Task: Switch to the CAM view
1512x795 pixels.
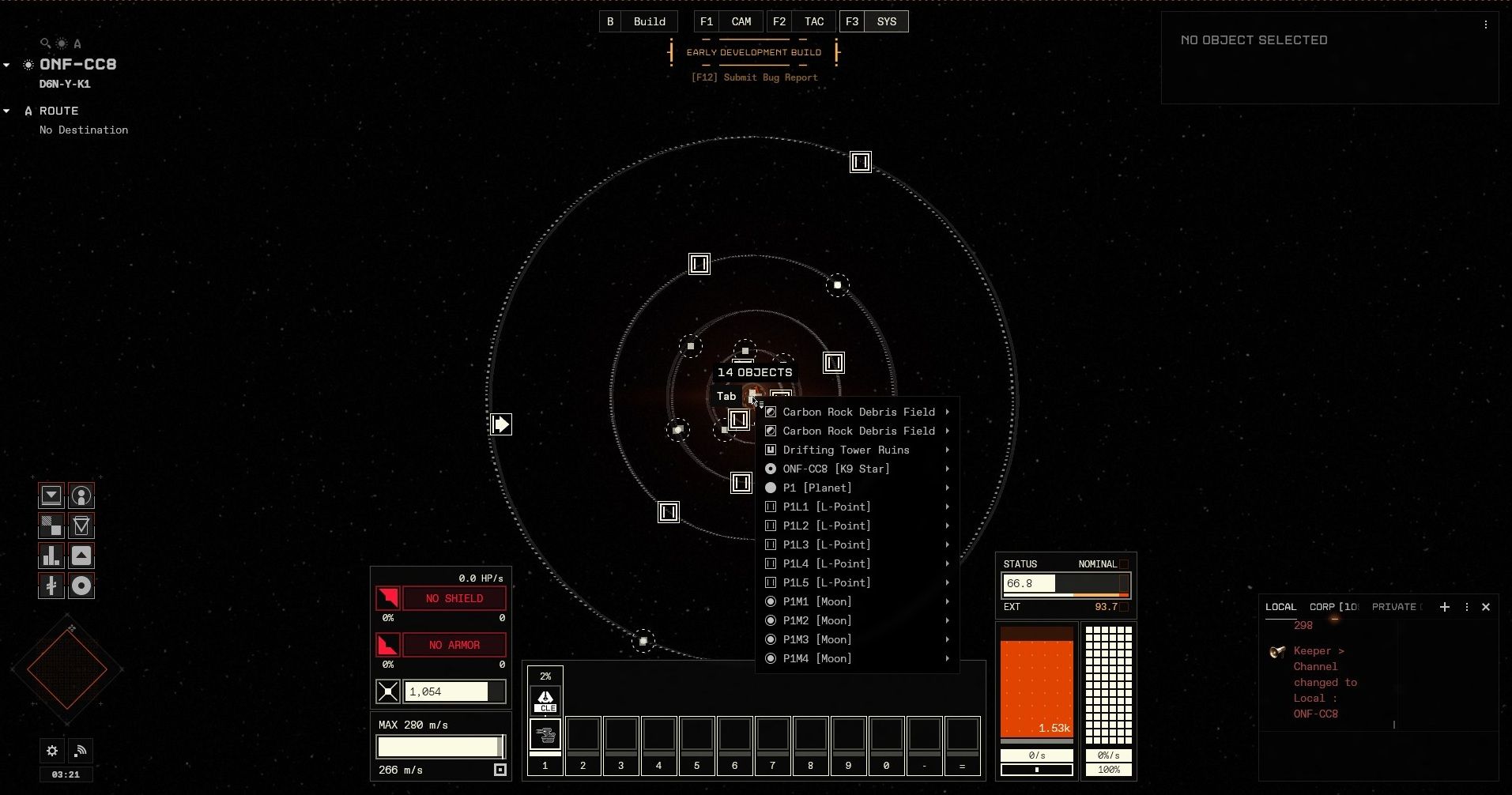Action: pos(741,22)
